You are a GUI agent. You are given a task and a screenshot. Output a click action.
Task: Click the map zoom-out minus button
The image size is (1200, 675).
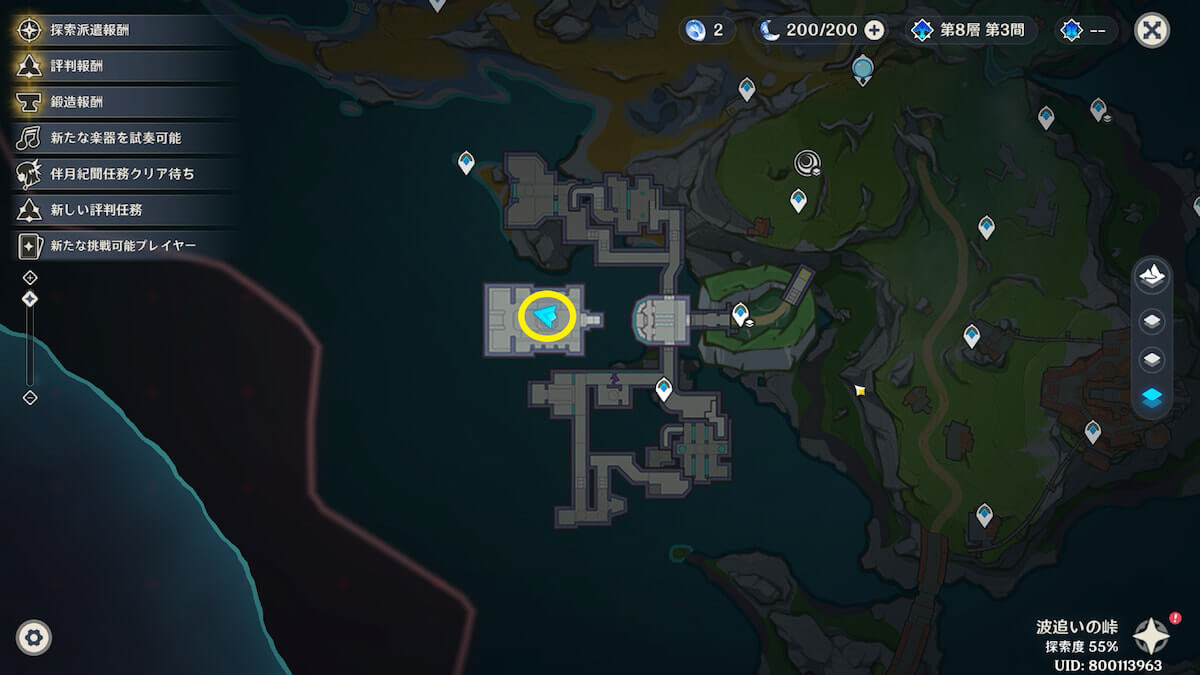(30, 398)
